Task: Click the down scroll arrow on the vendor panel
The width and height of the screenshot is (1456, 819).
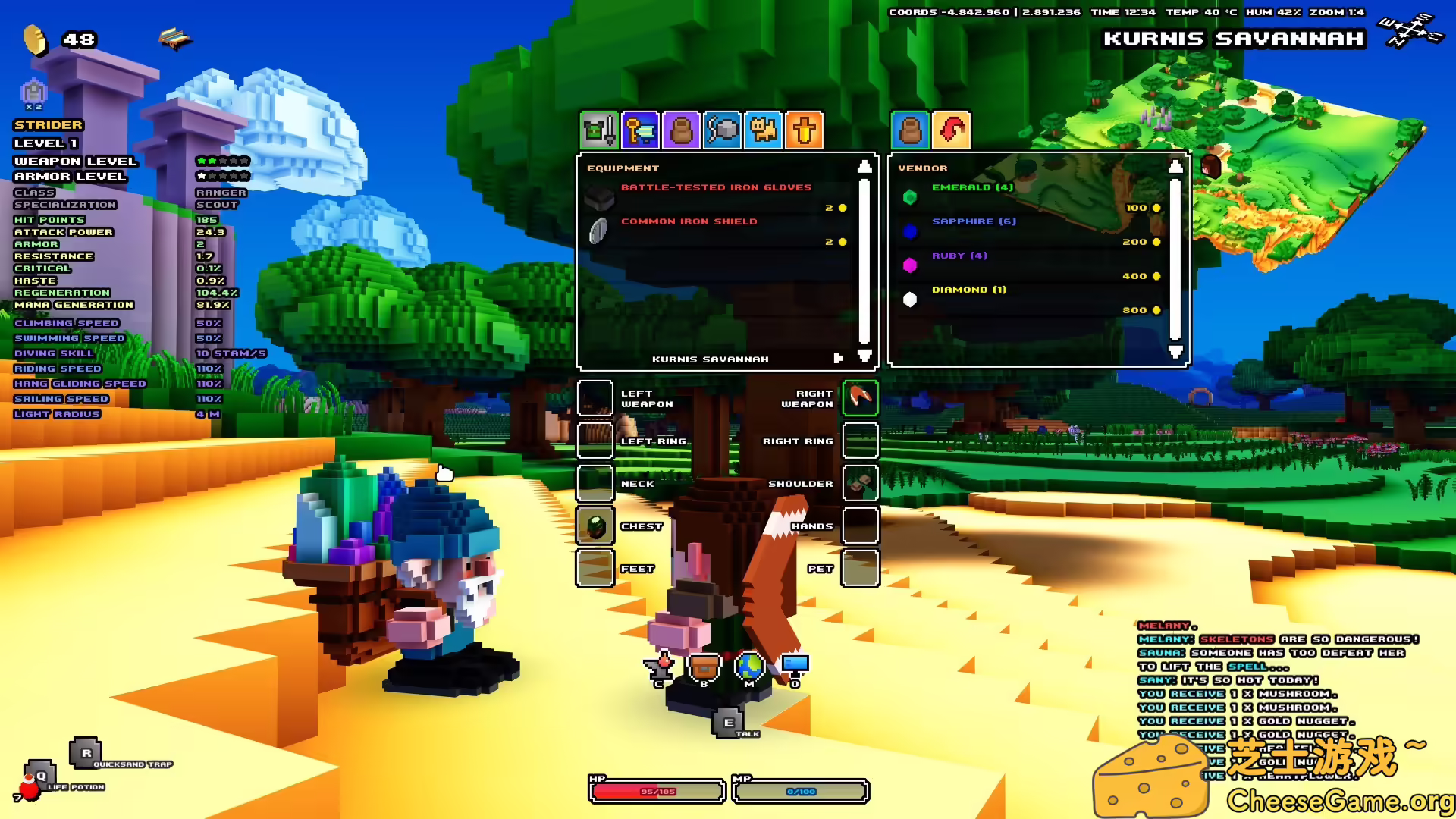Action: [1176, 350]
